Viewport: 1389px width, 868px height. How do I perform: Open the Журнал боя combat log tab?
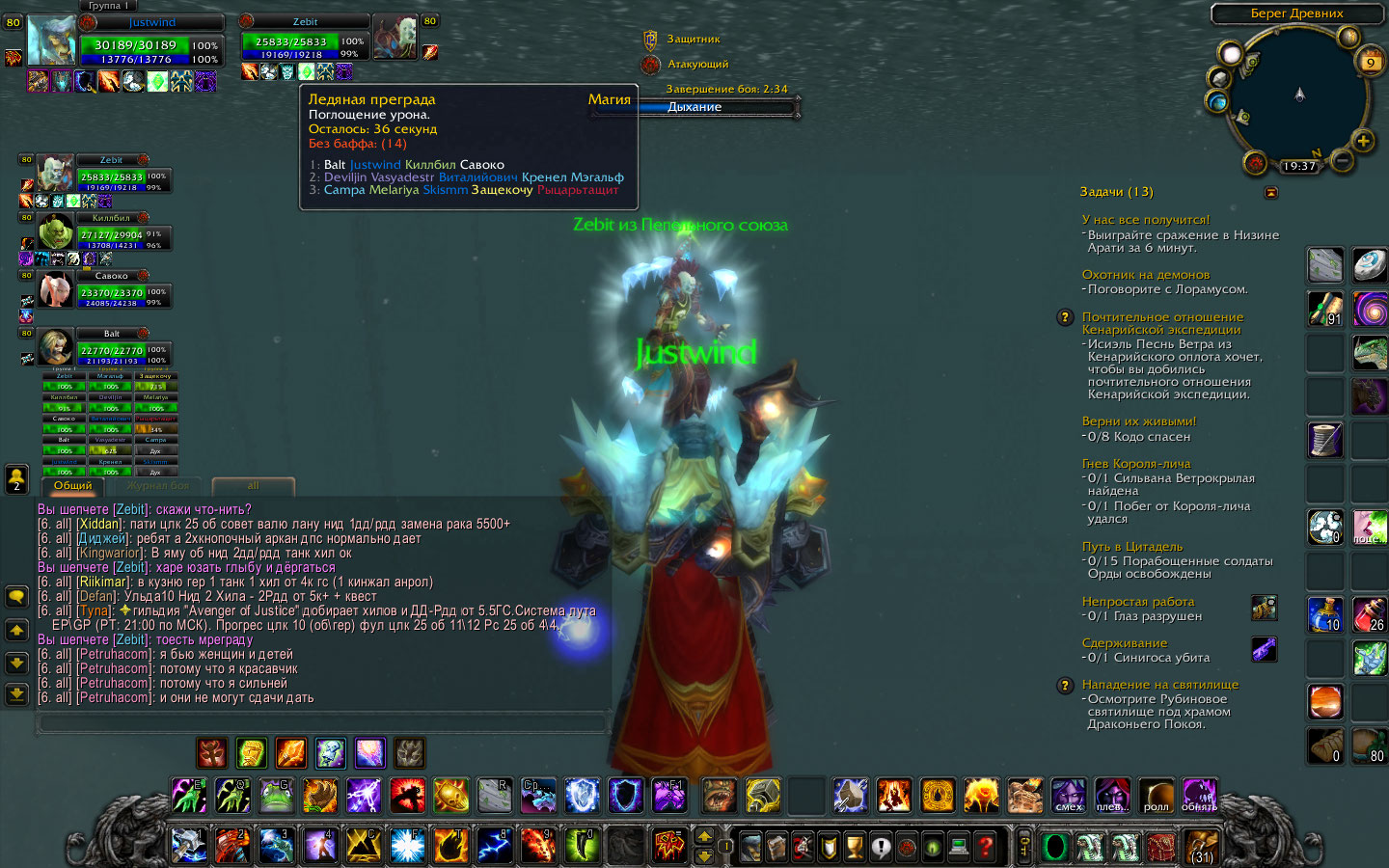coord(158,485)
